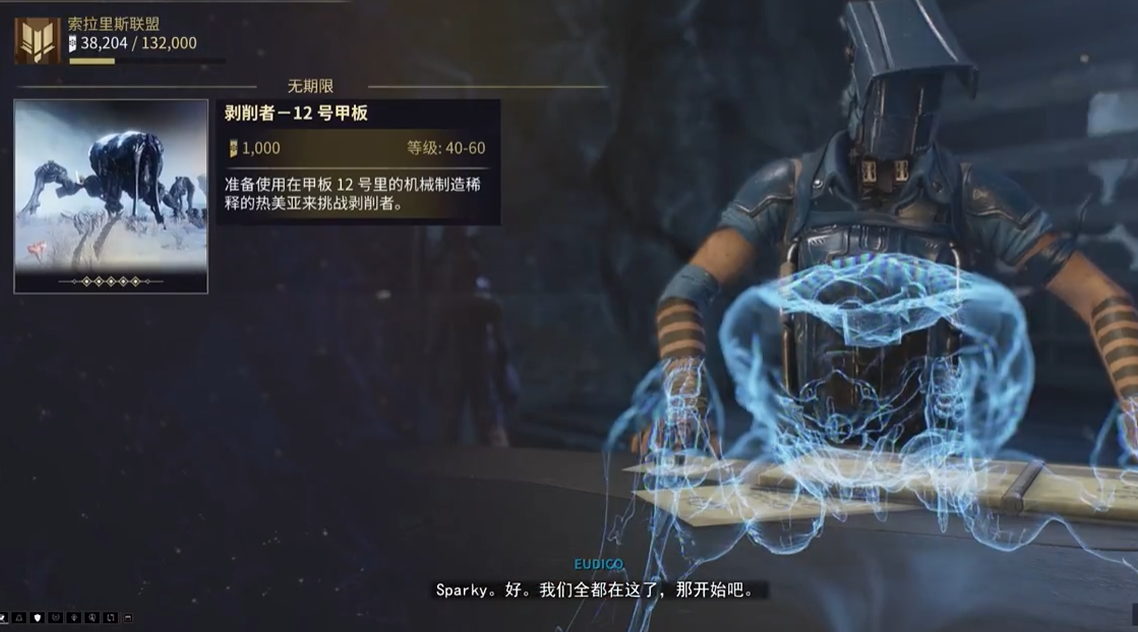This screenshot has width=1138, height=632.
Task: Open the 索拉里斯联盟 syndicate emblem
Action: click(x=37, y=41)
